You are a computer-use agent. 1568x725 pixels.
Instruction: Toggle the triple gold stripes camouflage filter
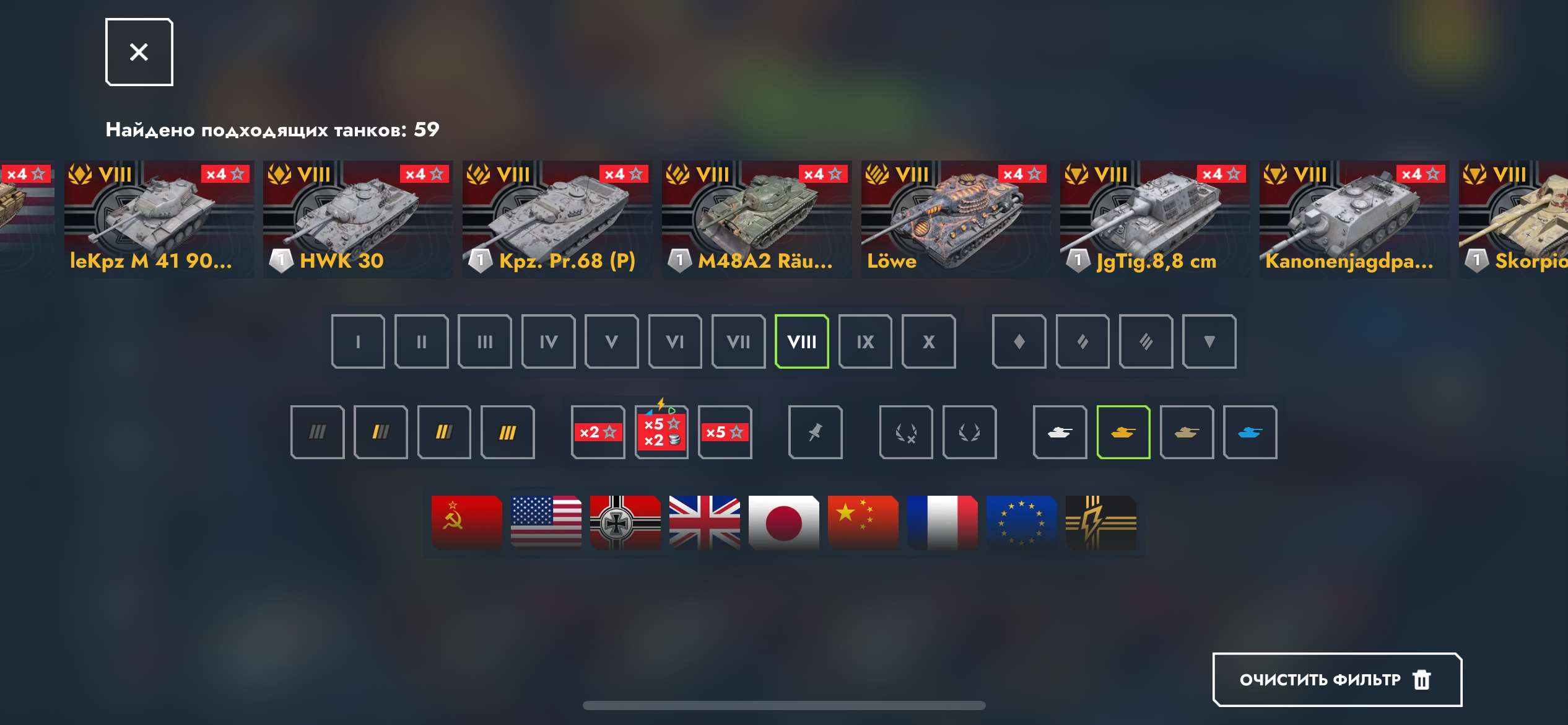tap(508, 432)
